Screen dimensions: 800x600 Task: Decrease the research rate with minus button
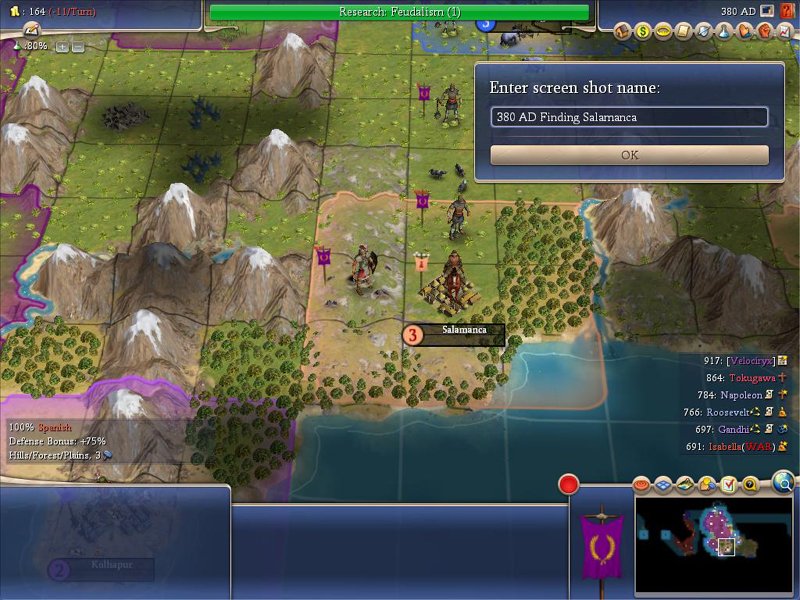[77, 46]
